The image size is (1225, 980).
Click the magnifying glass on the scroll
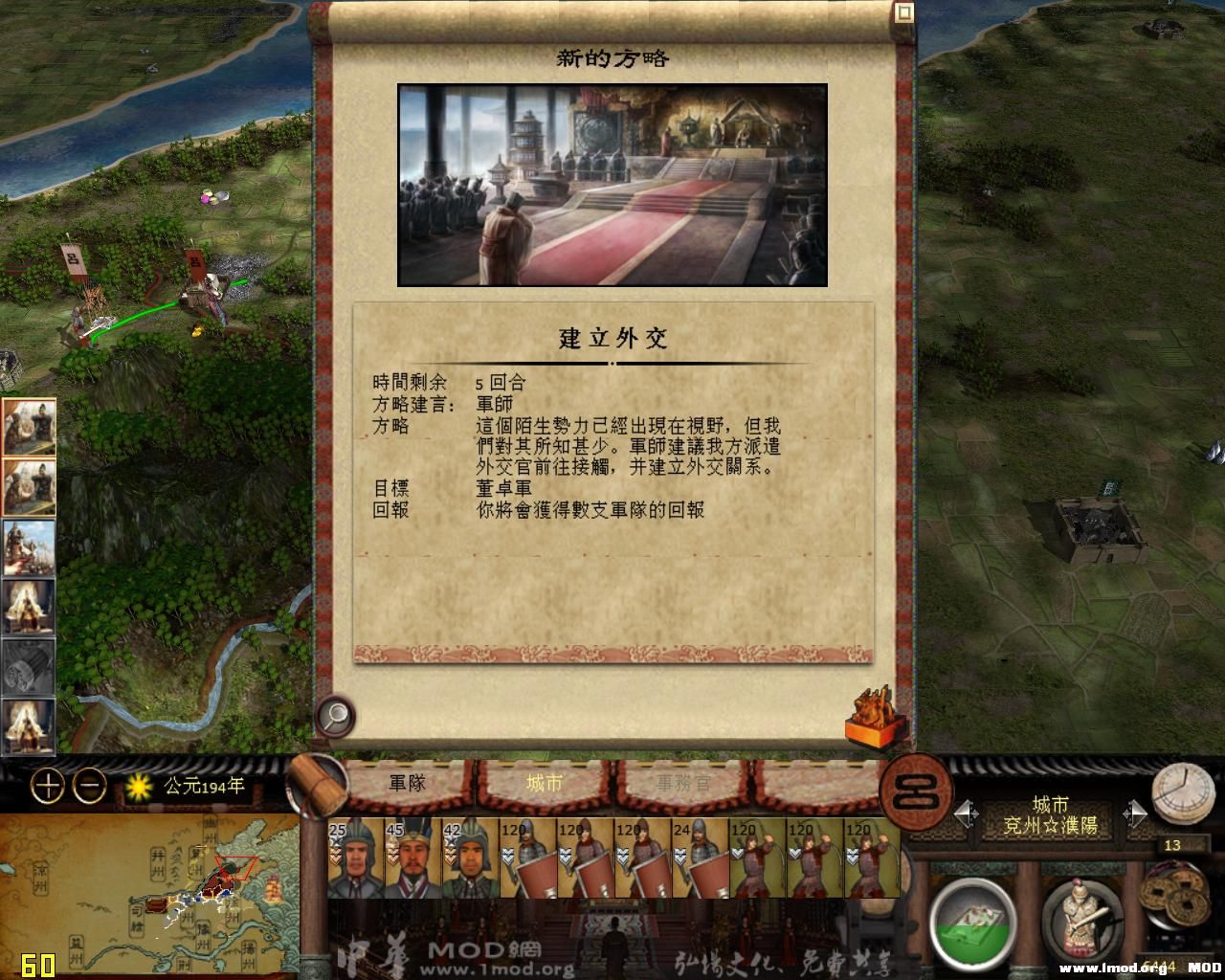(333, 715)
